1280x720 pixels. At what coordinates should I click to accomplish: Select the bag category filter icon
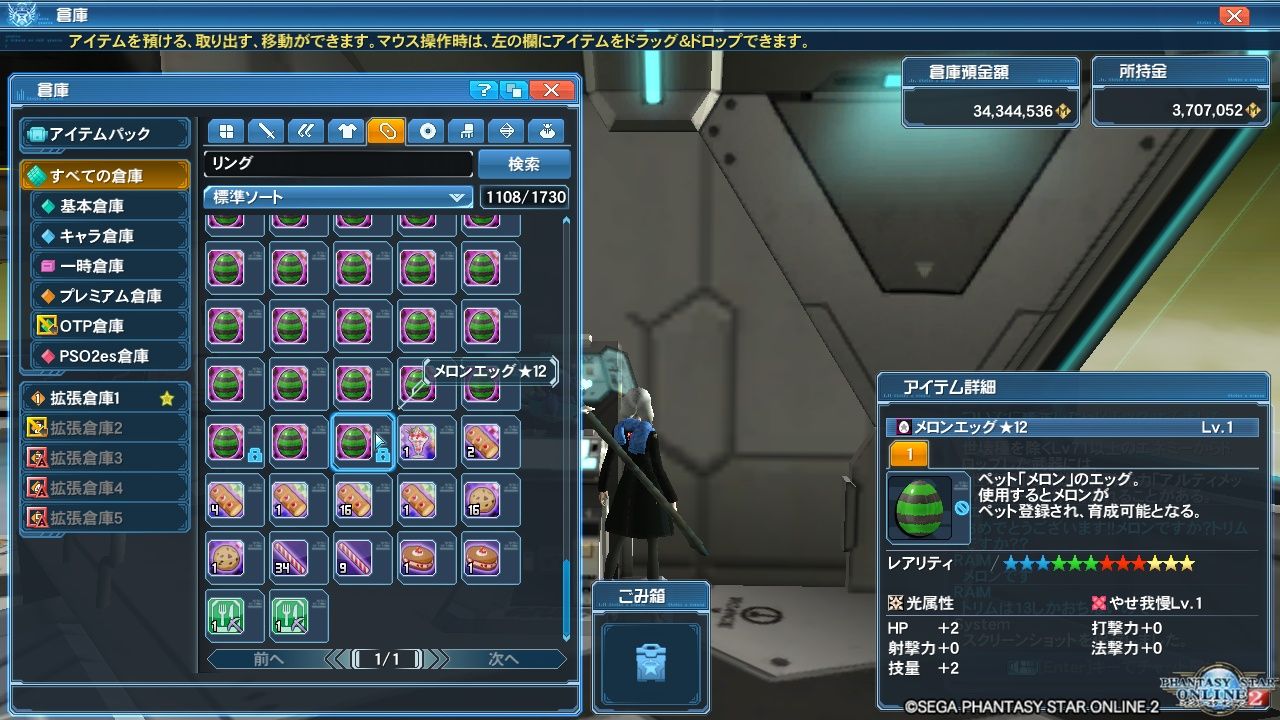(x=549, y=131)
